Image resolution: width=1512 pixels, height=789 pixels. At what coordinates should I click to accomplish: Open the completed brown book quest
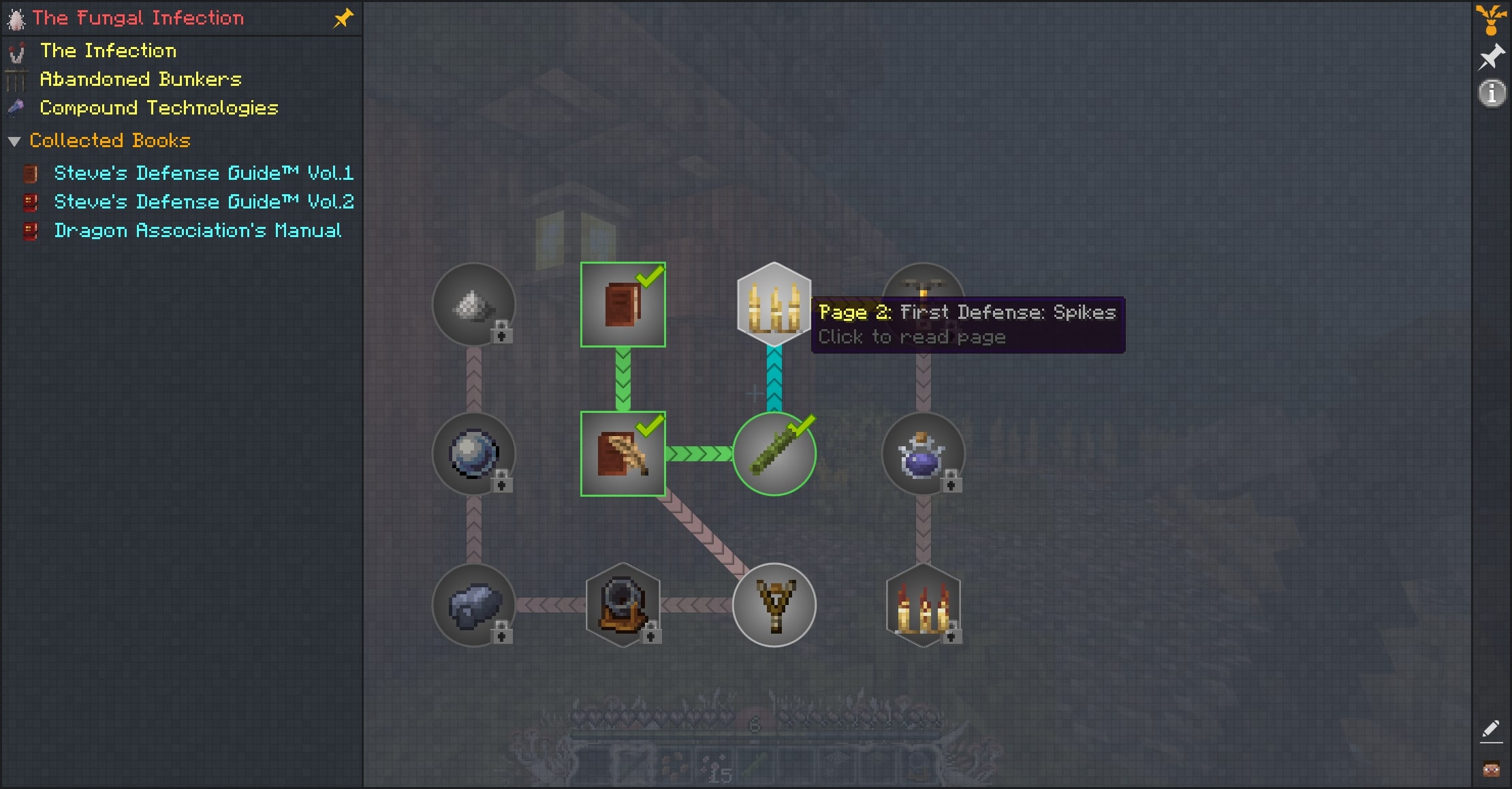coord(623,305)
